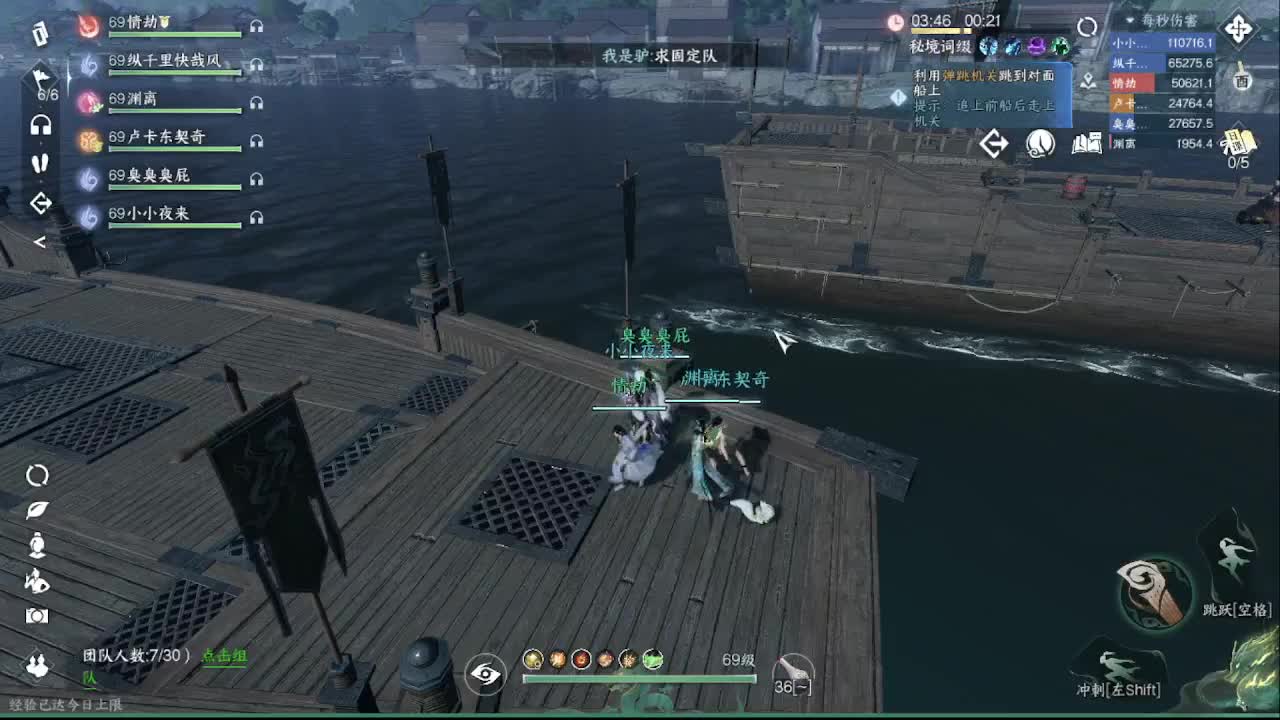Expand the chevron above the 日课 counter

pyautogui.click(x=1240, y=125)
